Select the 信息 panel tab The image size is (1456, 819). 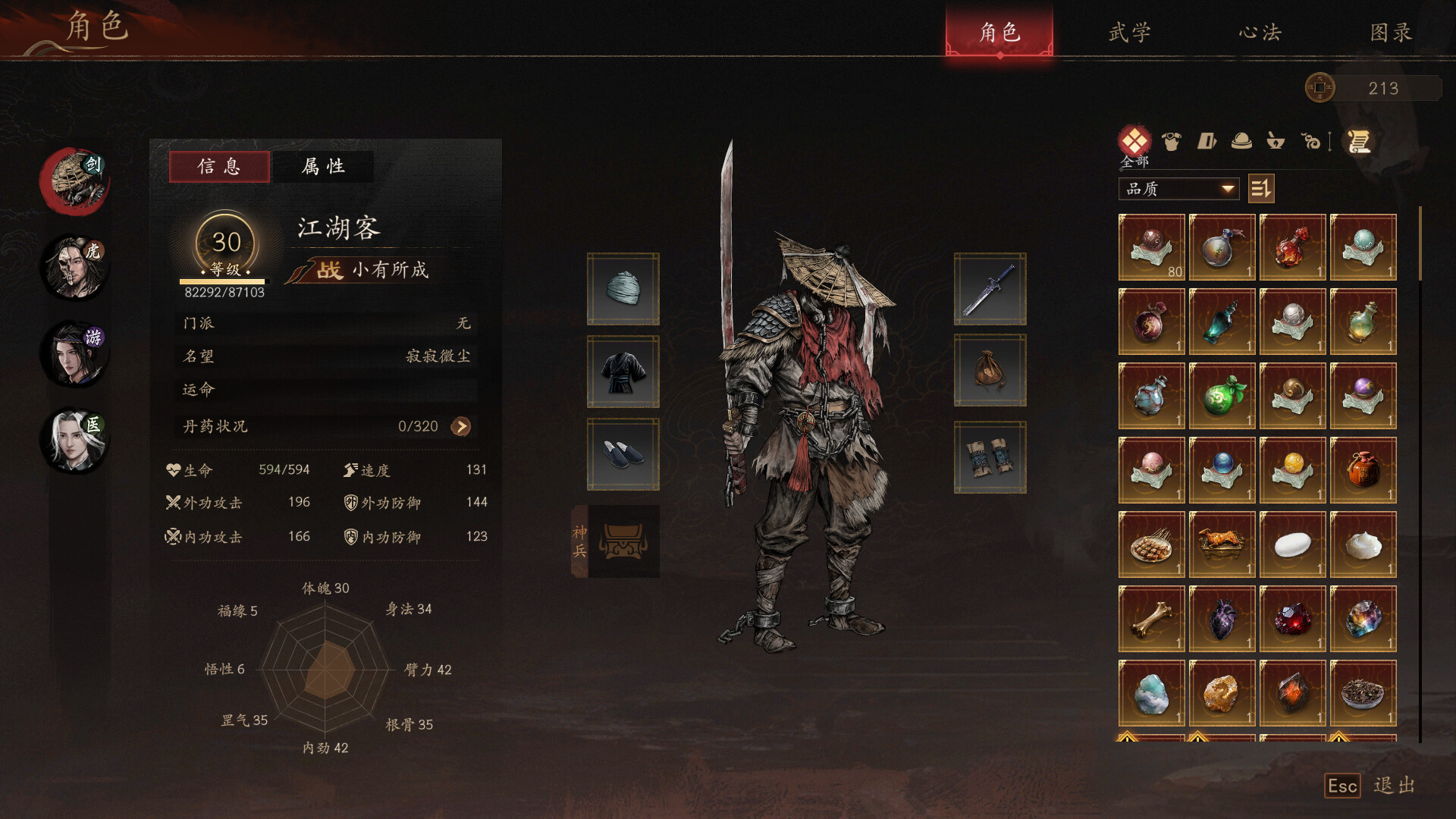pos(219,166)
